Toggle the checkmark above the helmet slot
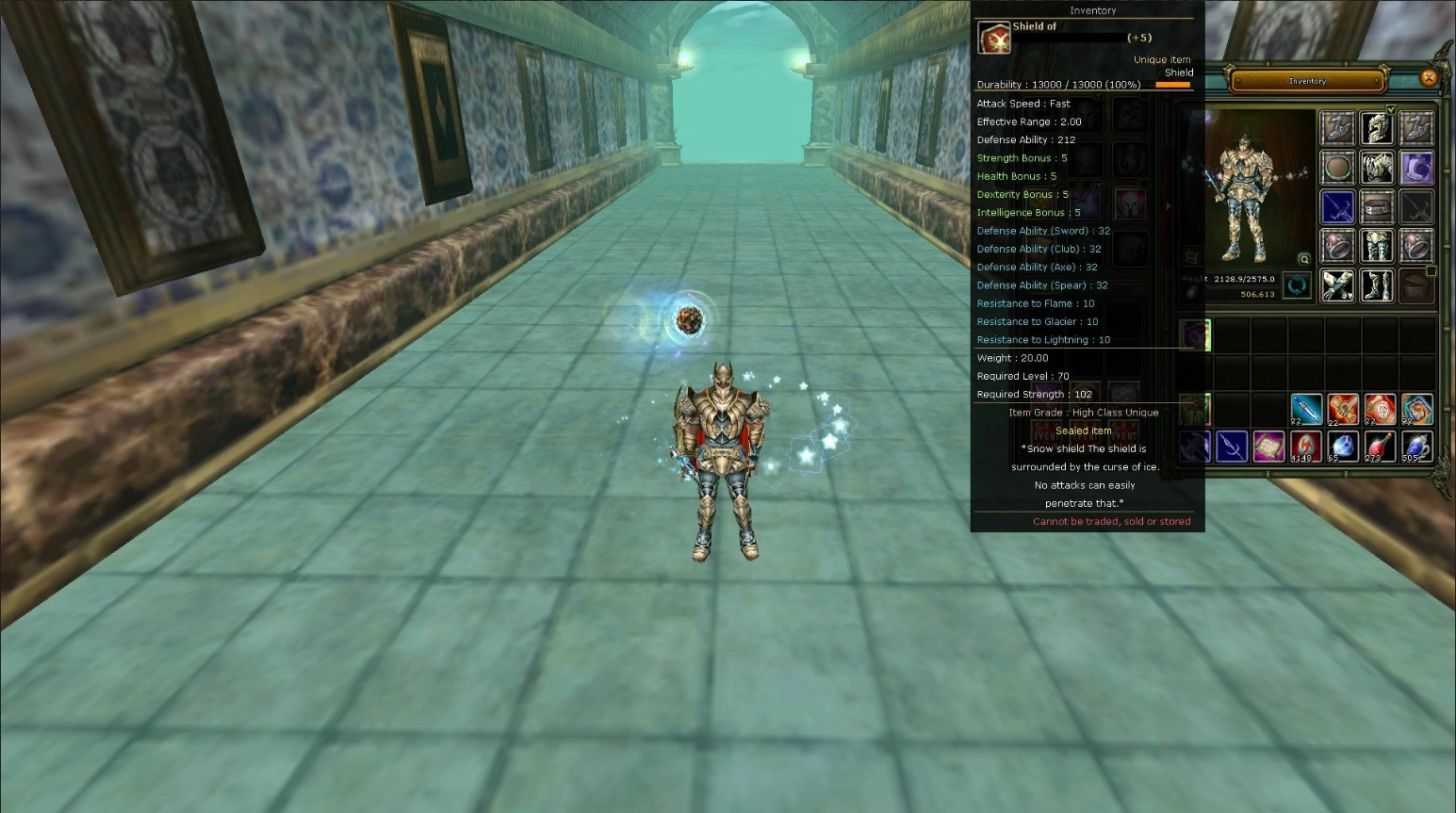1456x813 pixels. [1391, 109]
